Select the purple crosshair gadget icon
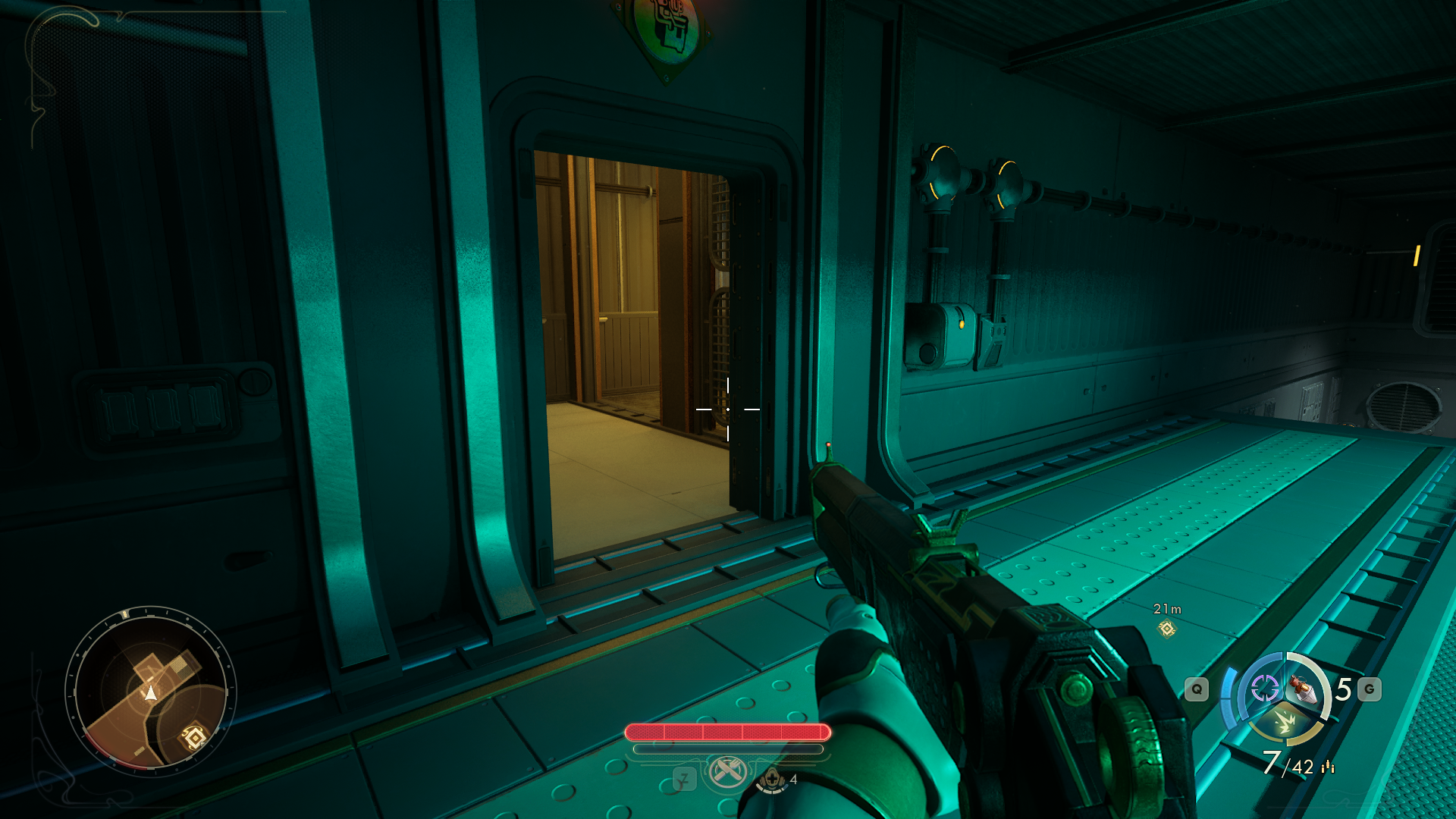Image resolution: width=1456 pixels, height=819 pixels. pos(1264,689)
